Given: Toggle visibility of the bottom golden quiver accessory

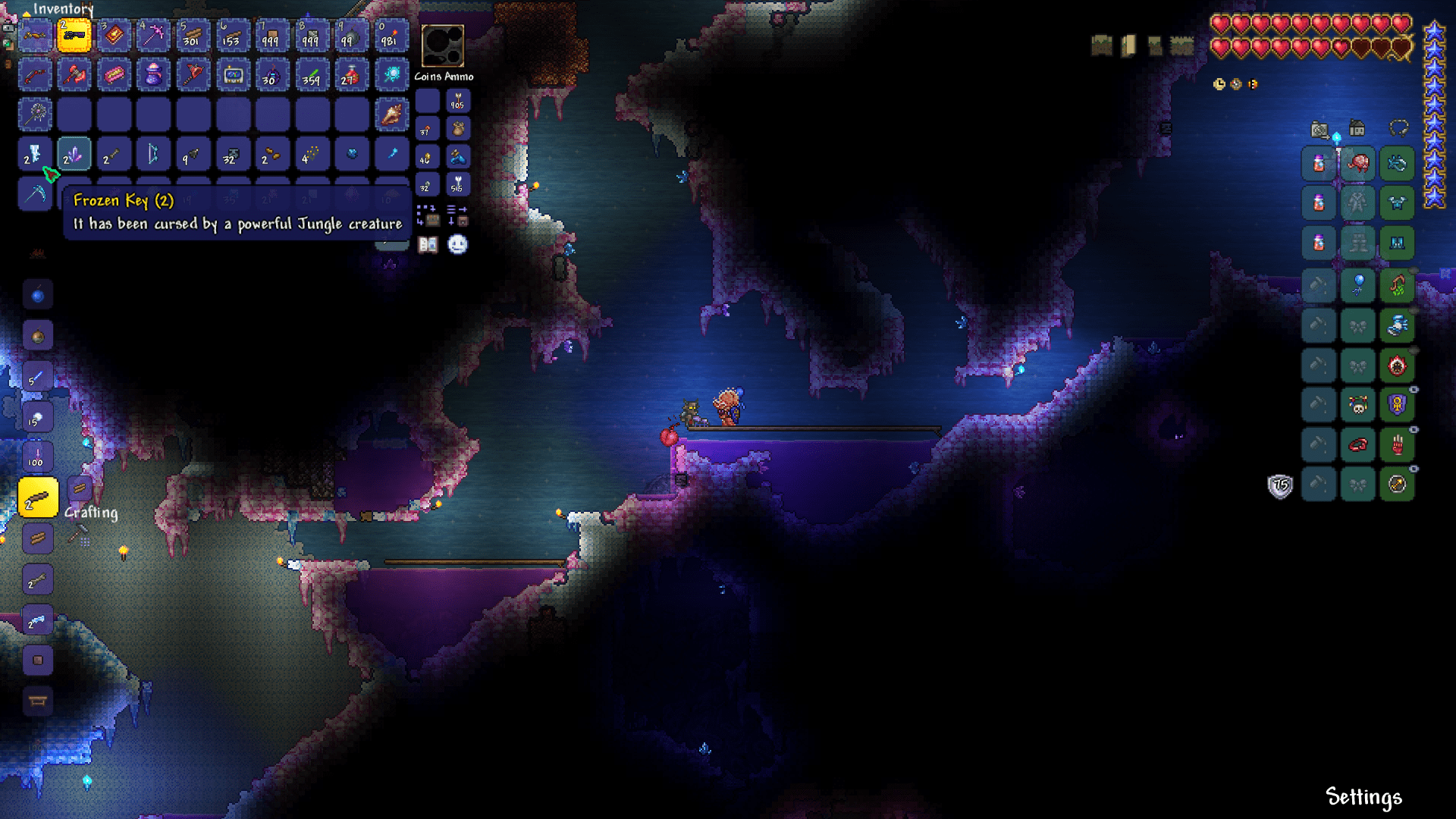Looking at the screenshot, I should point(1414,469).
